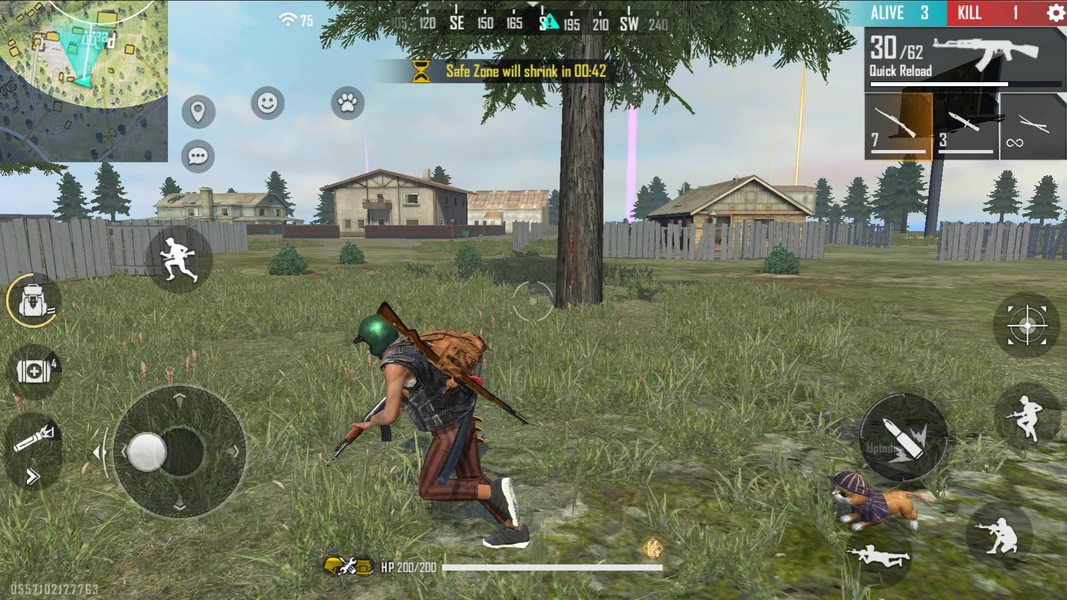
Task: Crouch using the kneeling soldier button
Action: click(x=999, y=534)
